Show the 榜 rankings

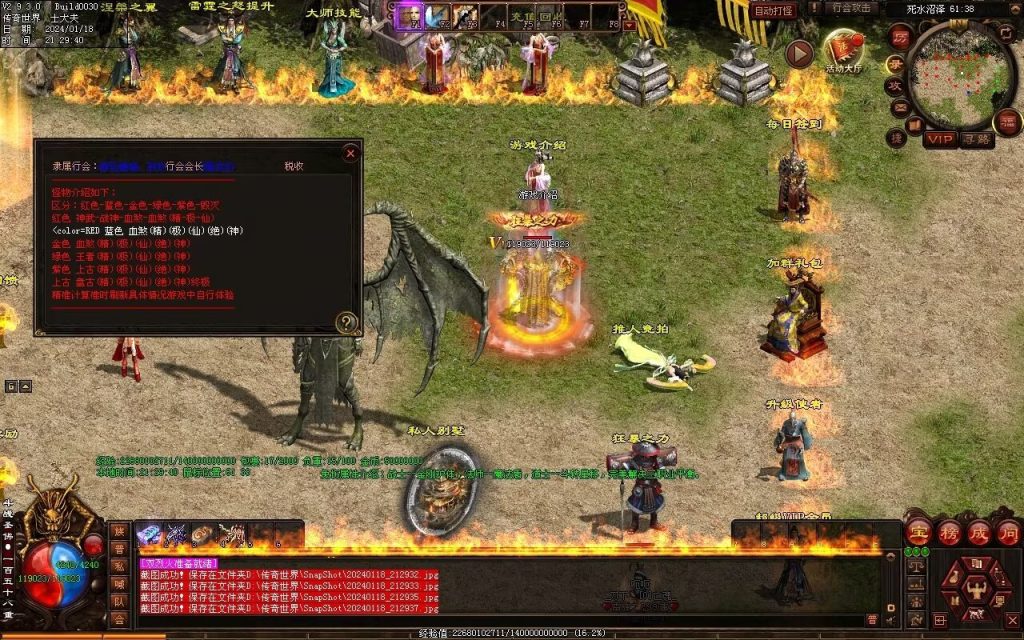949,533
